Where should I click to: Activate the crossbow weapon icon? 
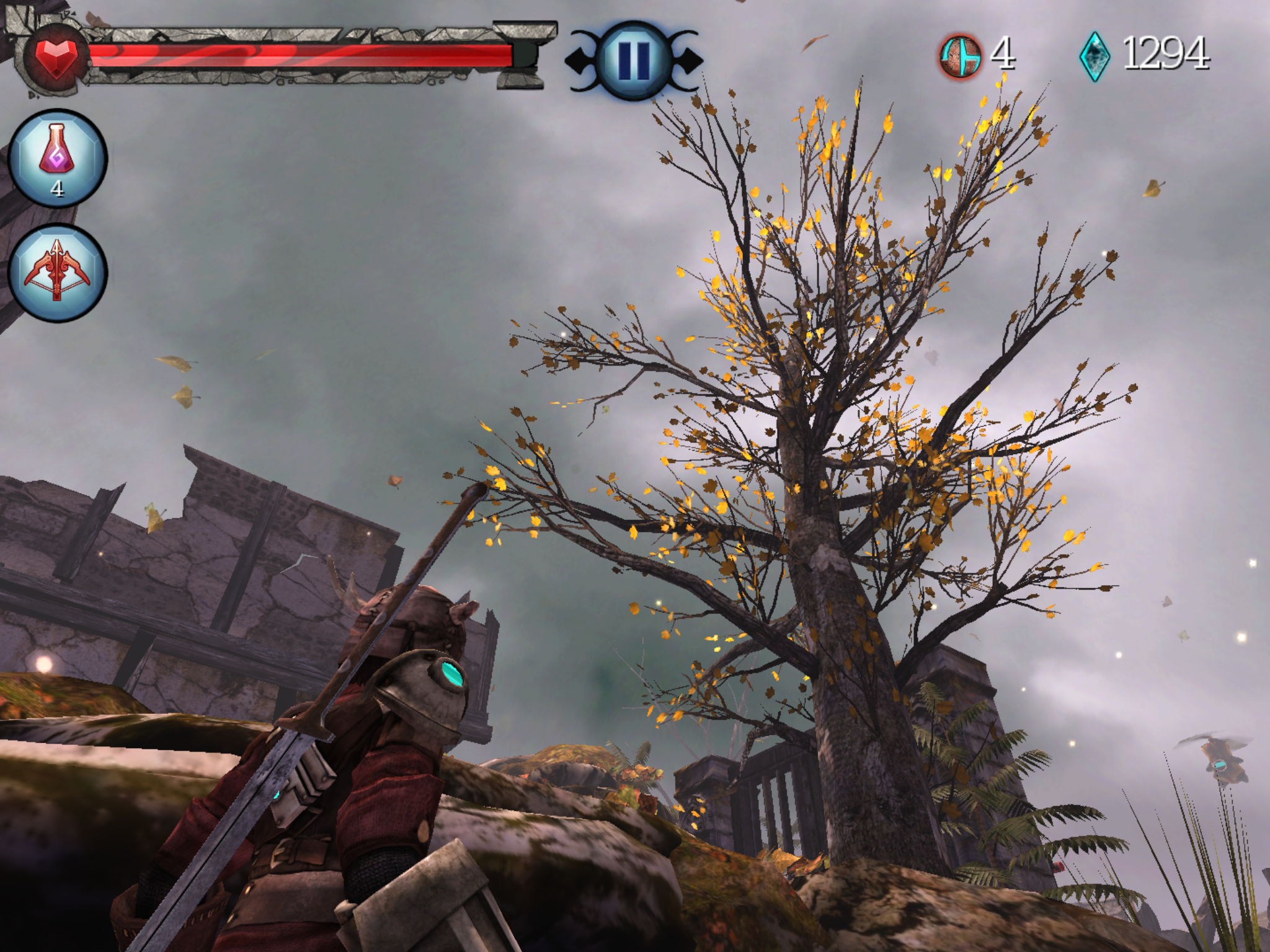point(57,273)
